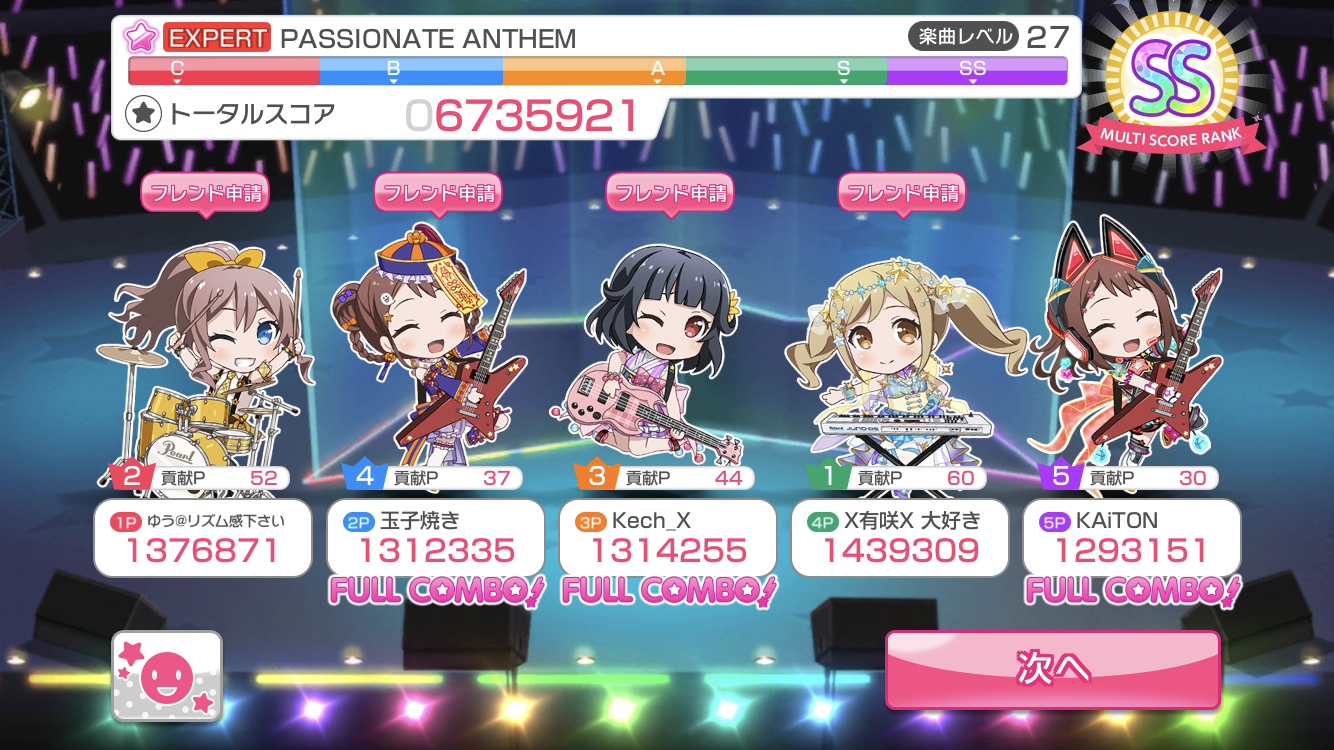This screenshot has width=1334, height=750.
Task: Select 1P player score panel 1376871
Action: click(203, 539)
